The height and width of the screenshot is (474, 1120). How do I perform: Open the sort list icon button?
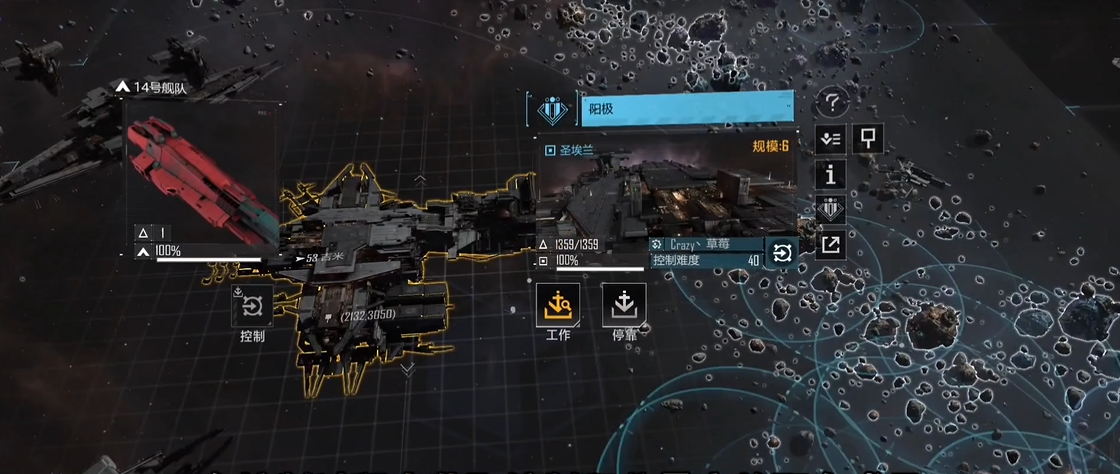click(831, 139)
